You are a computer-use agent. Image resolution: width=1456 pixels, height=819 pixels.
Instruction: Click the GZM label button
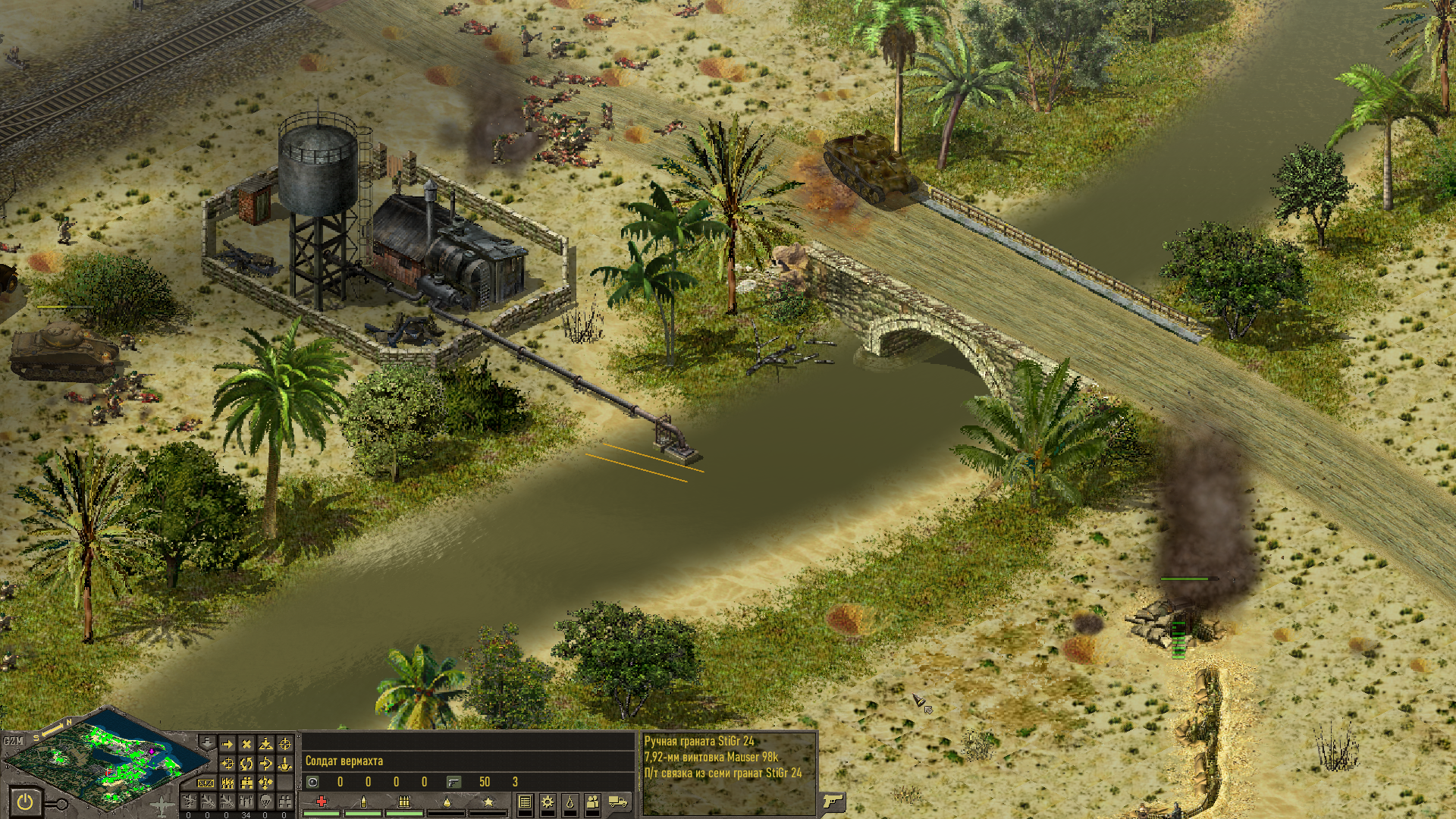pos(13,741)
